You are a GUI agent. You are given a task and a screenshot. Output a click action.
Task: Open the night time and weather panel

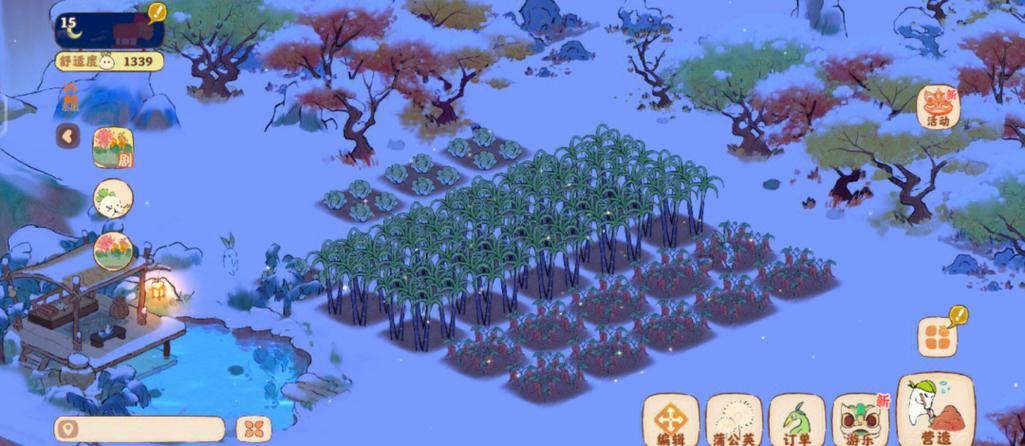click(x=108, y=25)
